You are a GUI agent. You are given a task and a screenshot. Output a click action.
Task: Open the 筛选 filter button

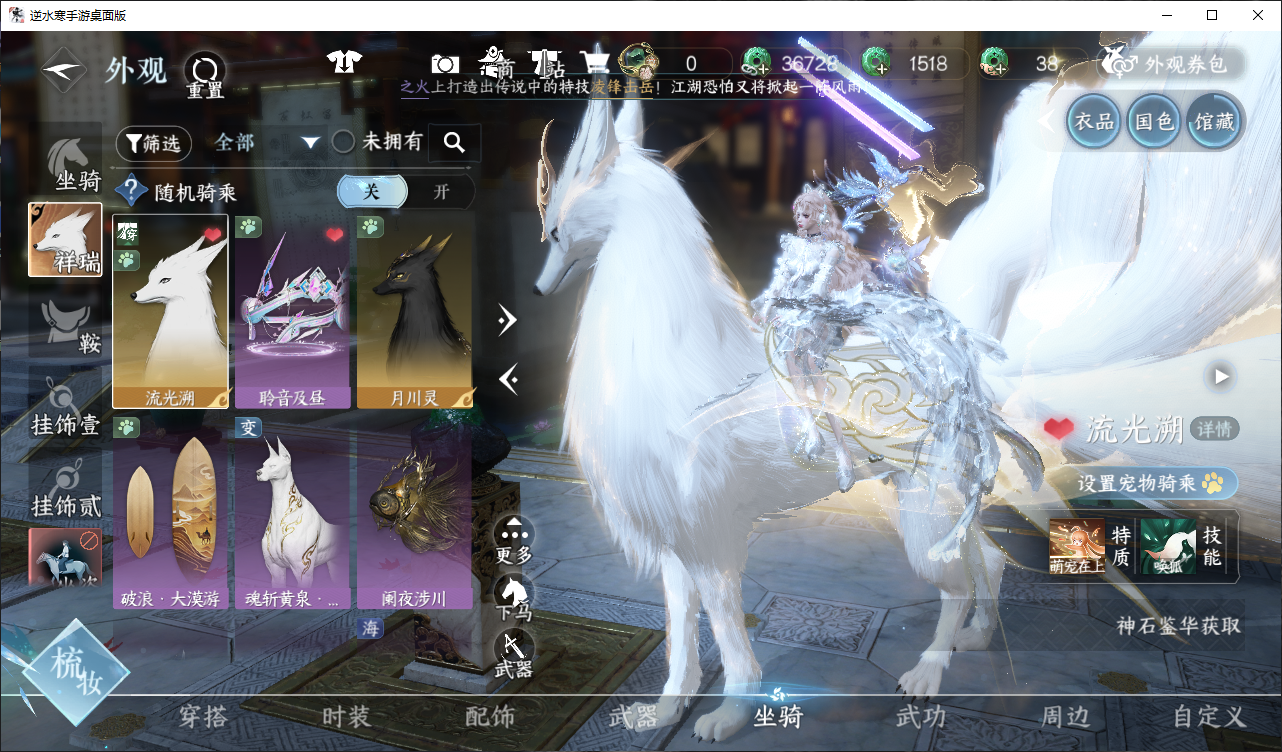point(154,143)
